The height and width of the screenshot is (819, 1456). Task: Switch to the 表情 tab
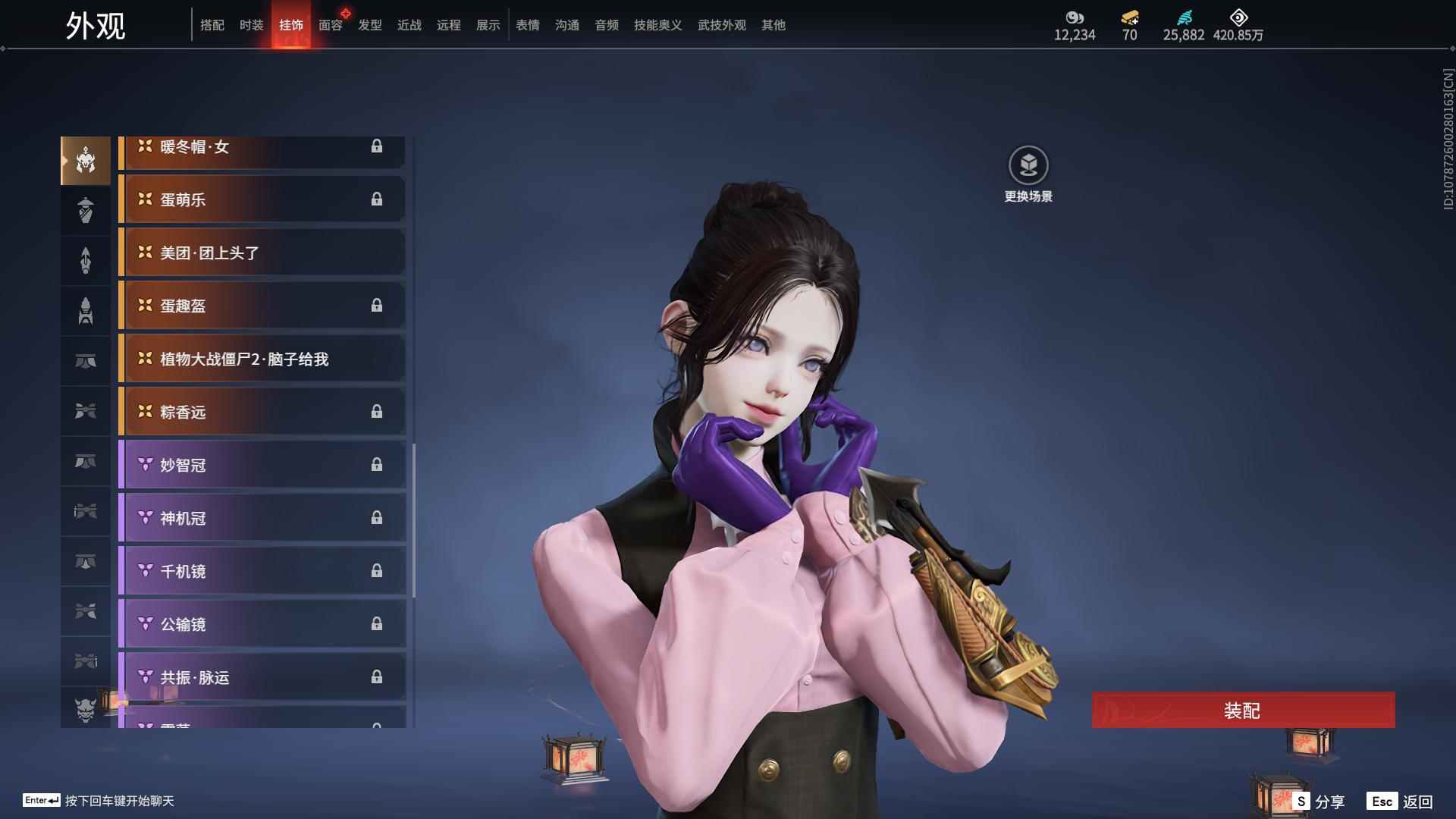click(528, 25)
